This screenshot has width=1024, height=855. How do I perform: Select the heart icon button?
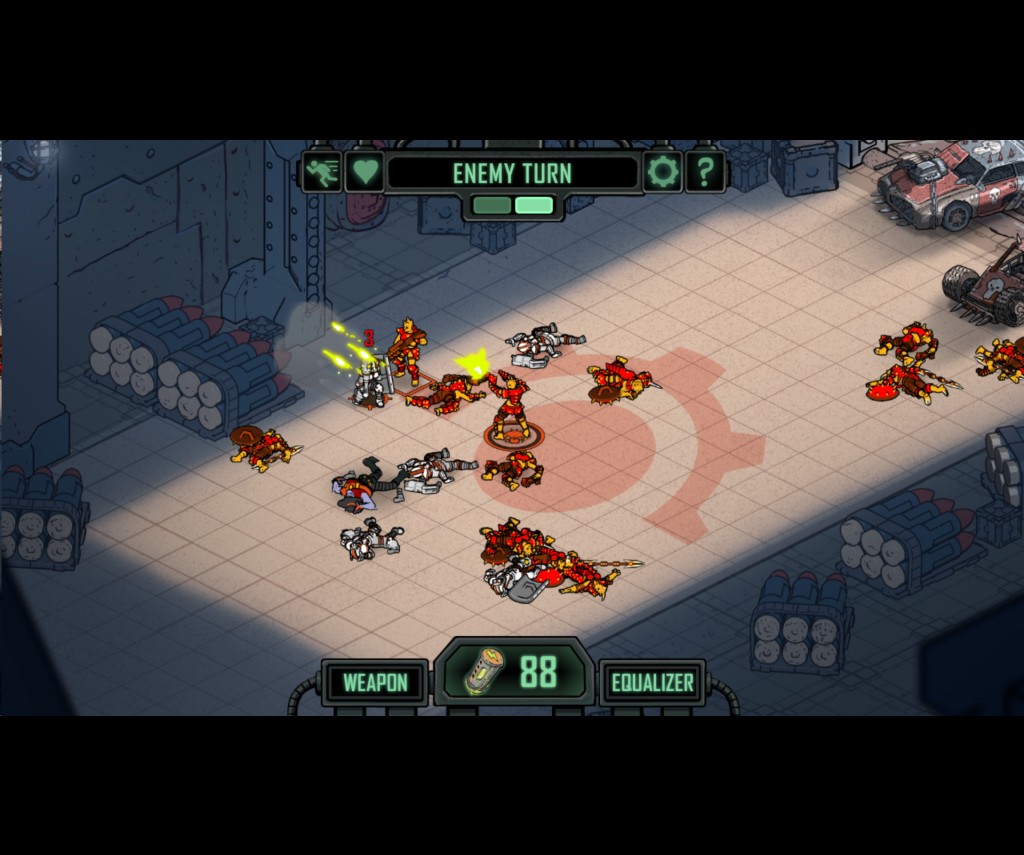click(x=365, y=172)
